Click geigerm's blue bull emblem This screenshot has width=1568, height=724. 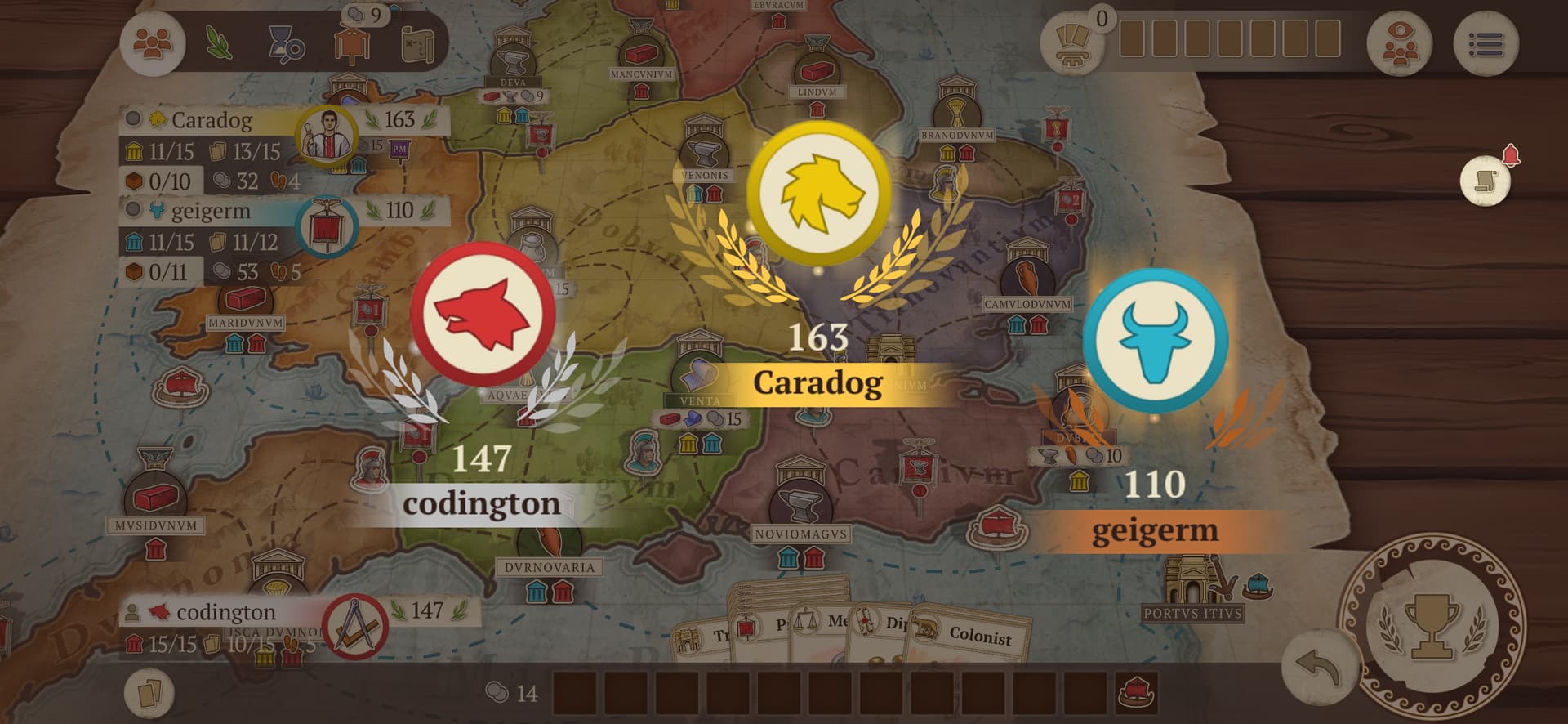1155,337
